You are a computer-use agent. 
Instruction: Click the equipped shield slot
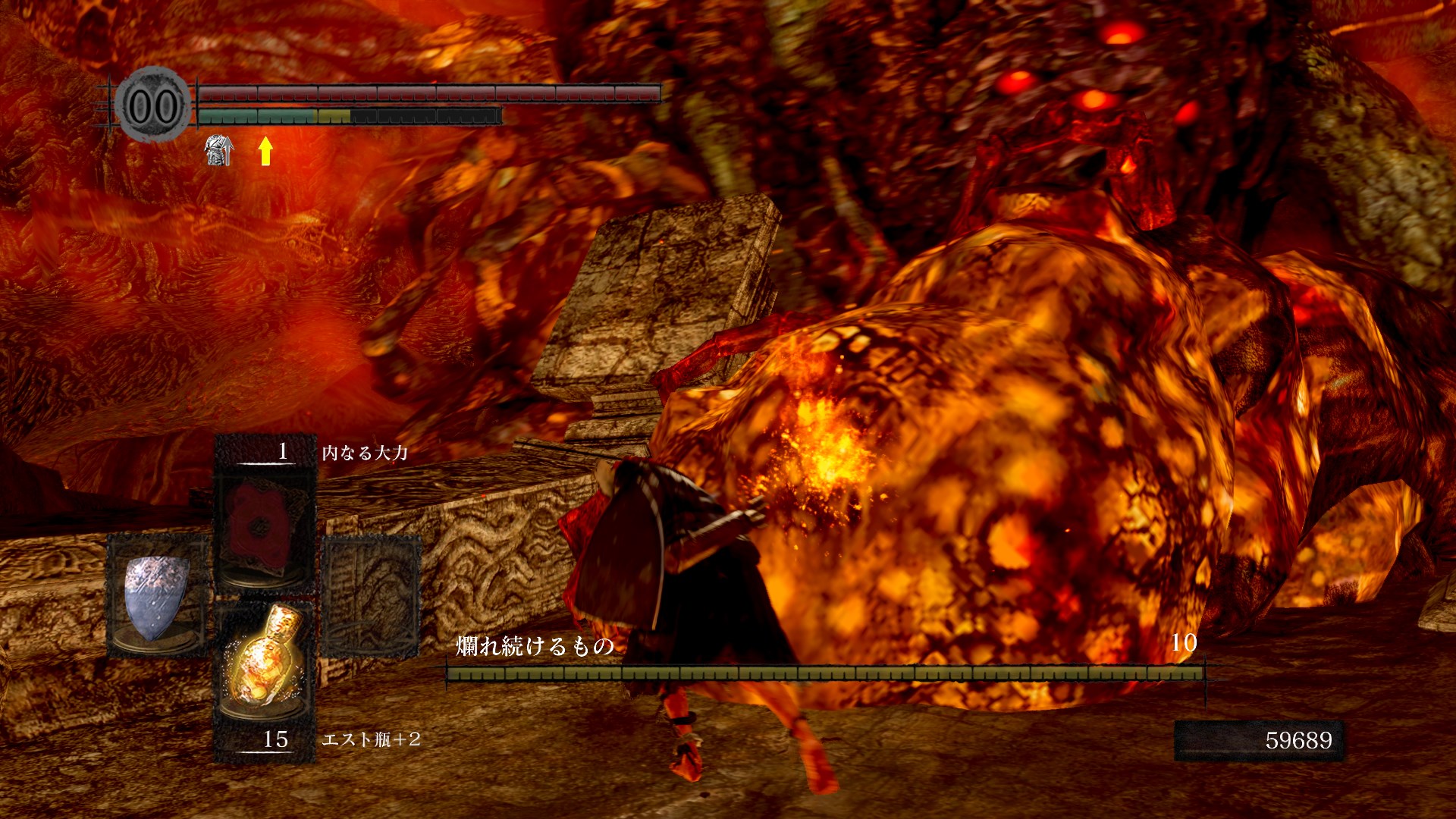(x=157, y=595)
